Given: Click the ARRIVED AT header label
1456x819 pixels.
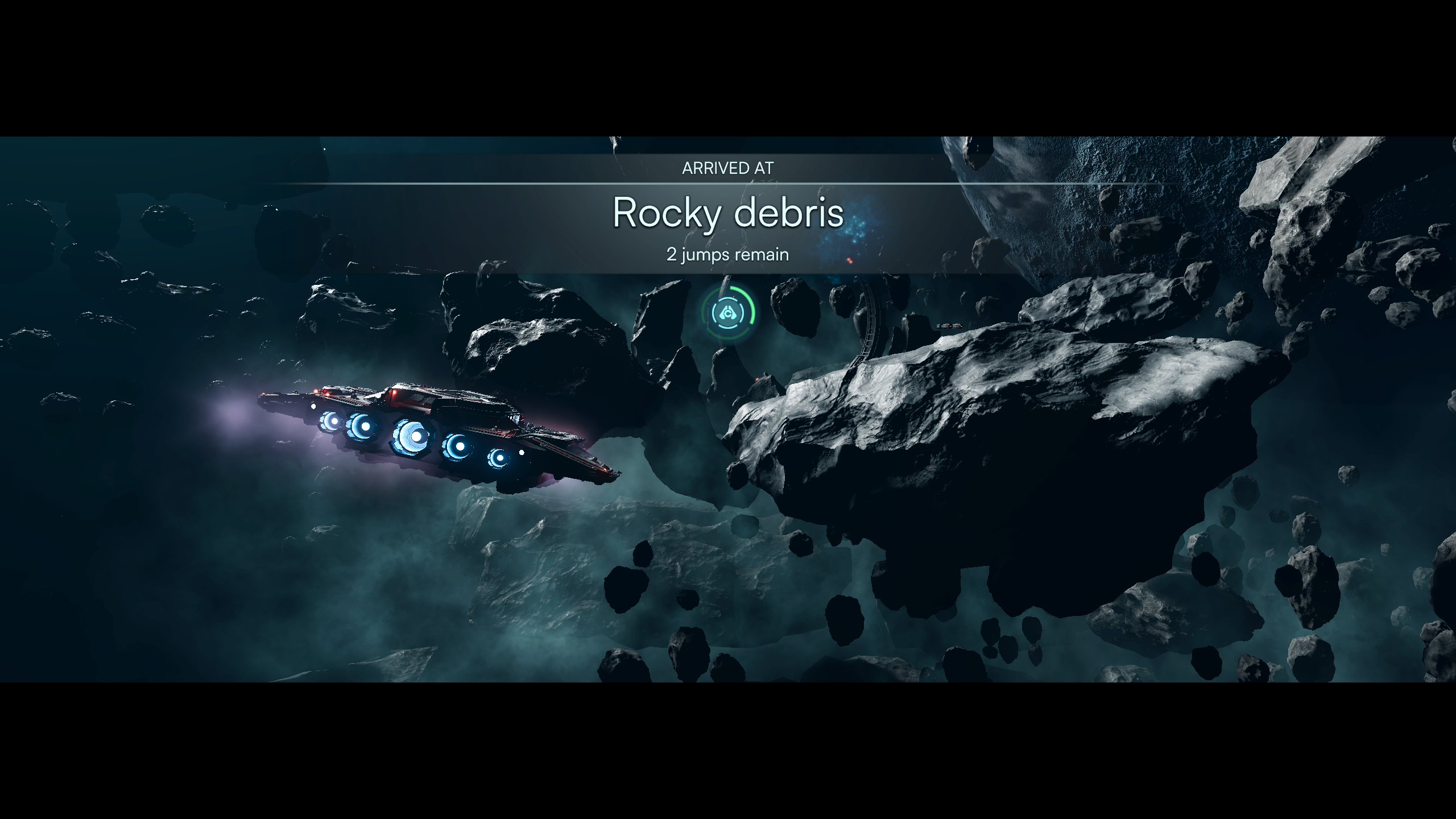Looking at the screenshot, I should (728, 168).
